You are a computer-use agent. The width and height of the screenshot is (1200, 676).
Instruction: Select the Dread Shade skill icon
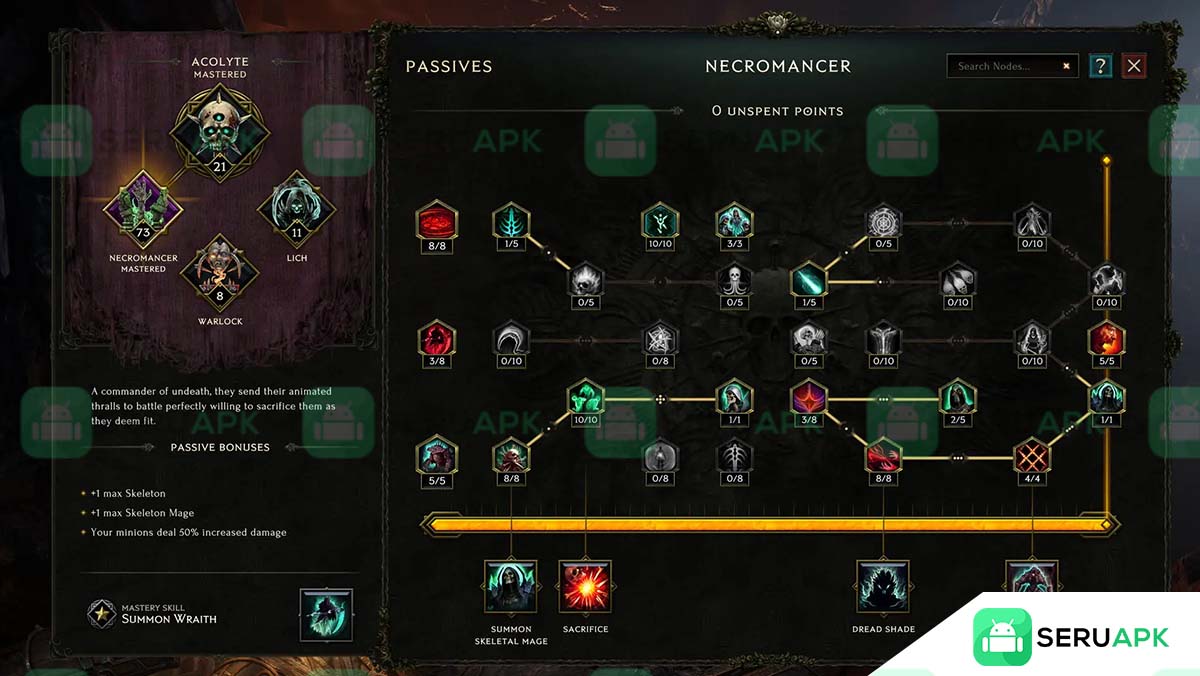coord(883,586)
